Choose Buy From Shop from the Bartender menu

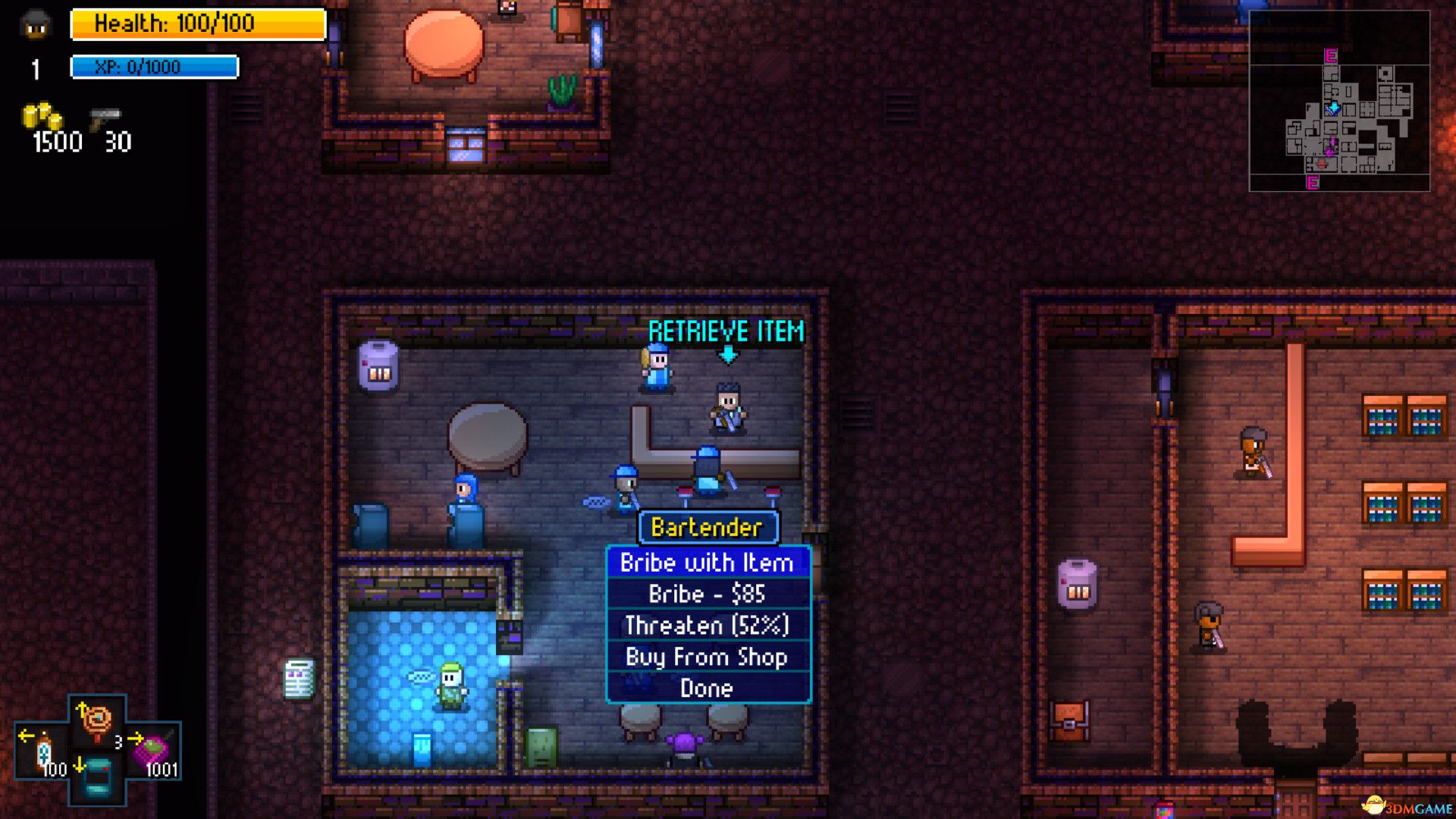707,657
